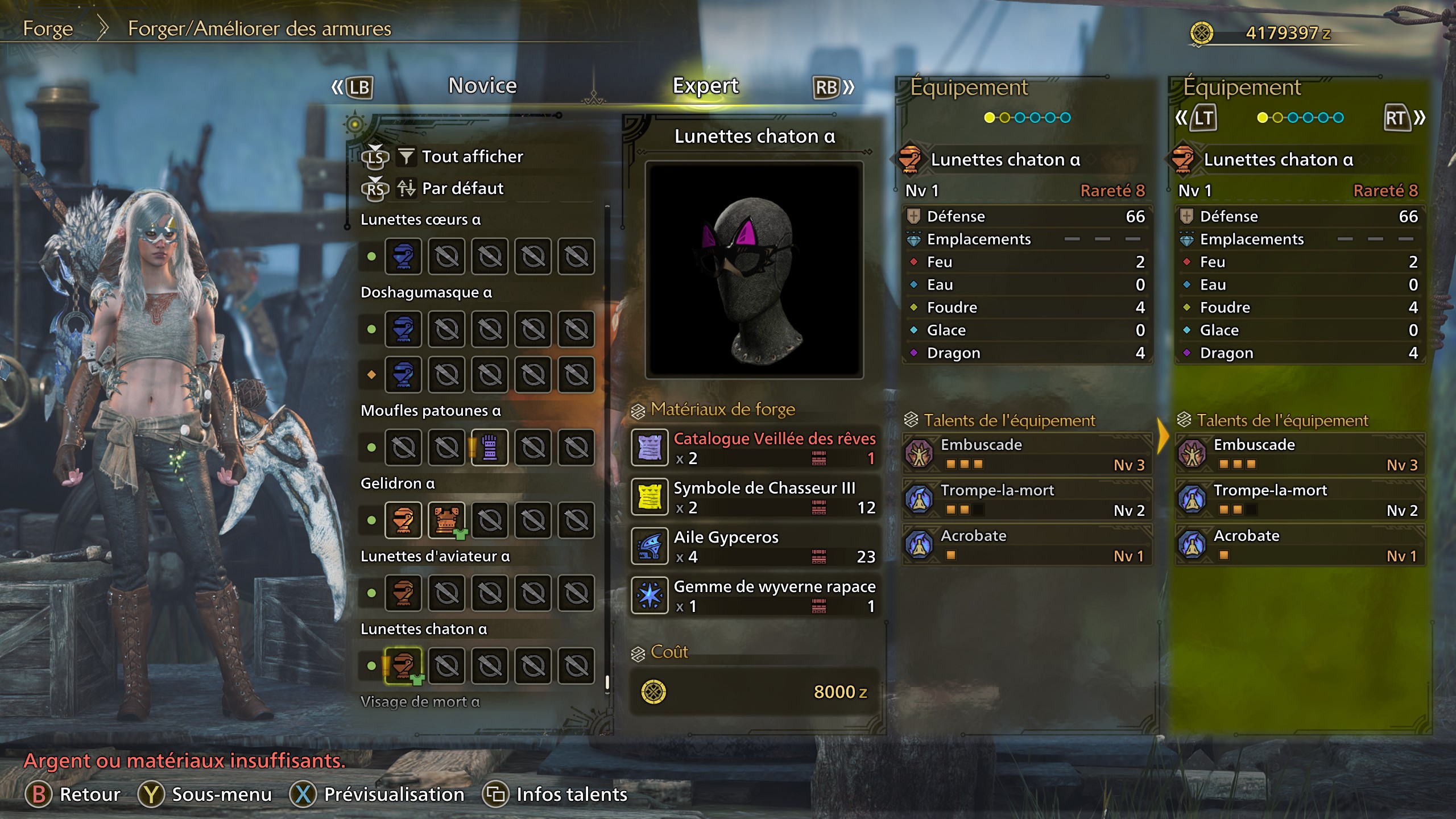The width and height of the screenshot is (1456, 819).
Task: Switch to the Expert tab
Action: tap(705, 85)
